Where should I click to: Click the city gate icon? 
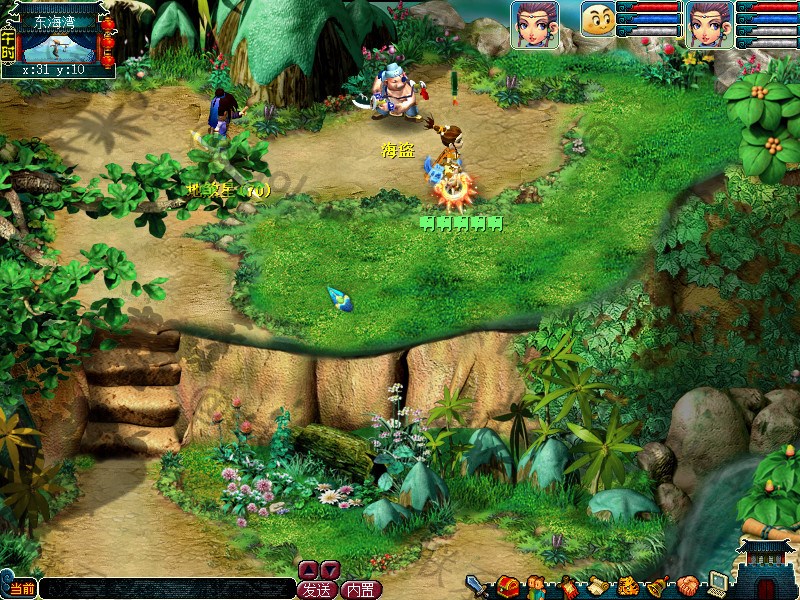[768, 569]
